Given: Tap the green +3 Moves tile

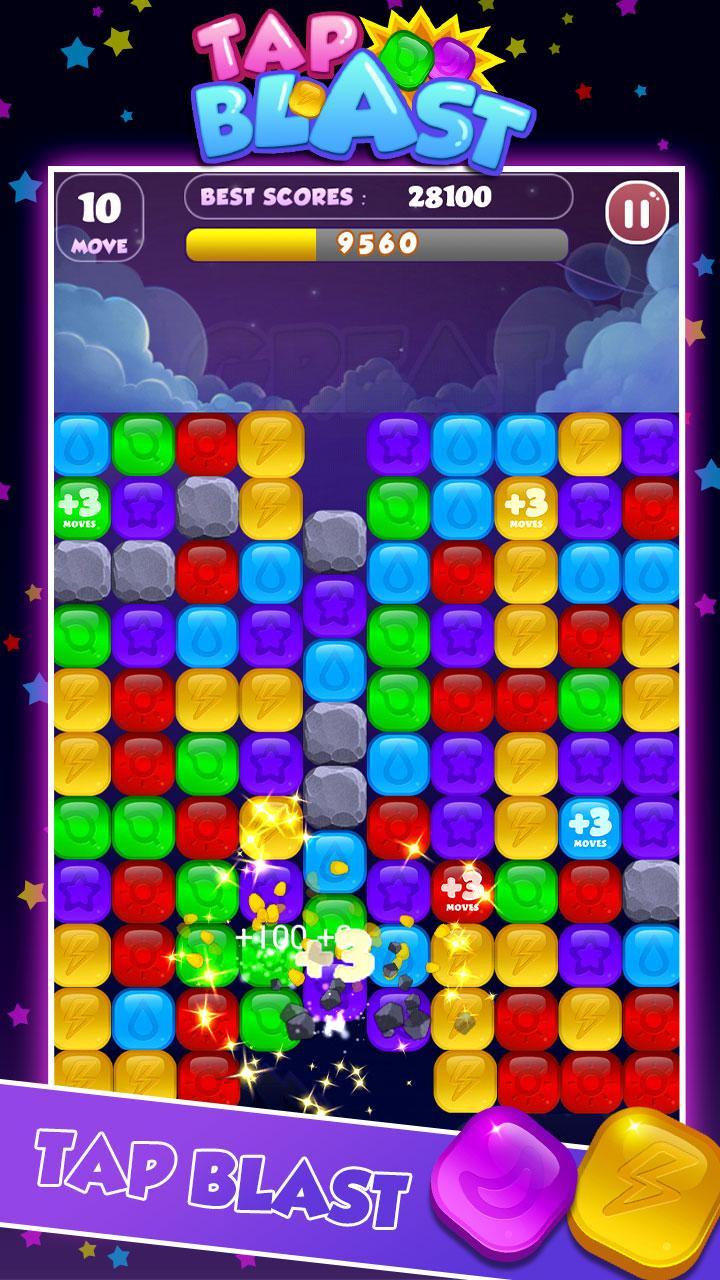Looking at the screenshot, I should [82, 507].
